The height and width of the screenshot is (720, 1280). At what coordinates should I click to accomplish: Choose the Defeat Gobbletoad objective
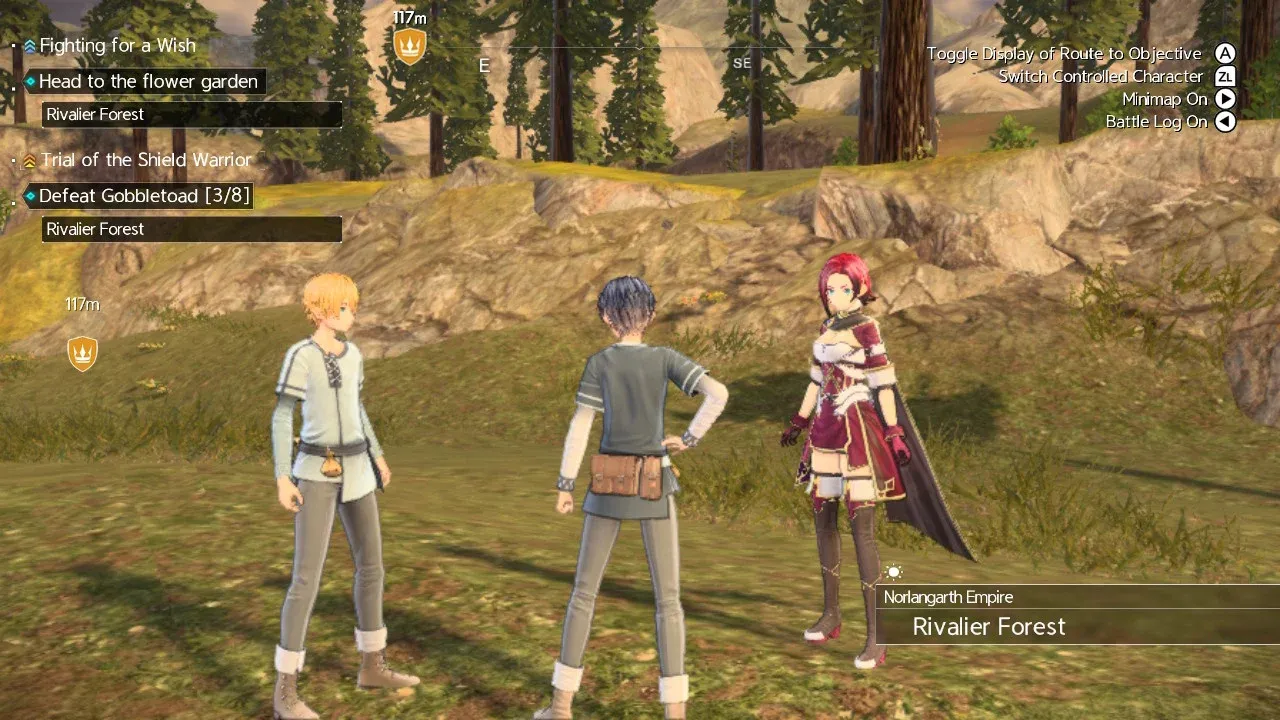[143, 196]
